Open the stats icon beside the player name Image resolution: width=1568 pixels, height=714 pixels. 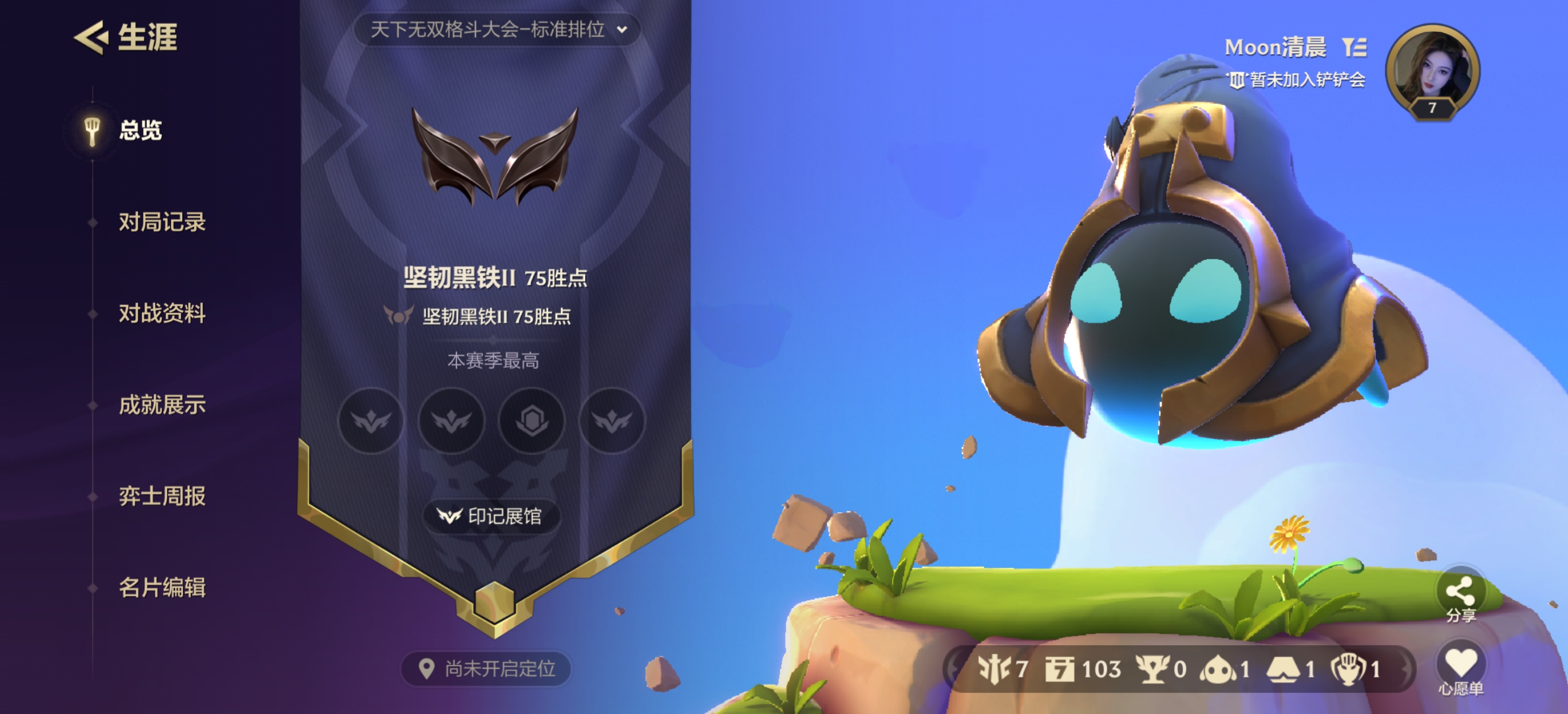point(1355,47)
